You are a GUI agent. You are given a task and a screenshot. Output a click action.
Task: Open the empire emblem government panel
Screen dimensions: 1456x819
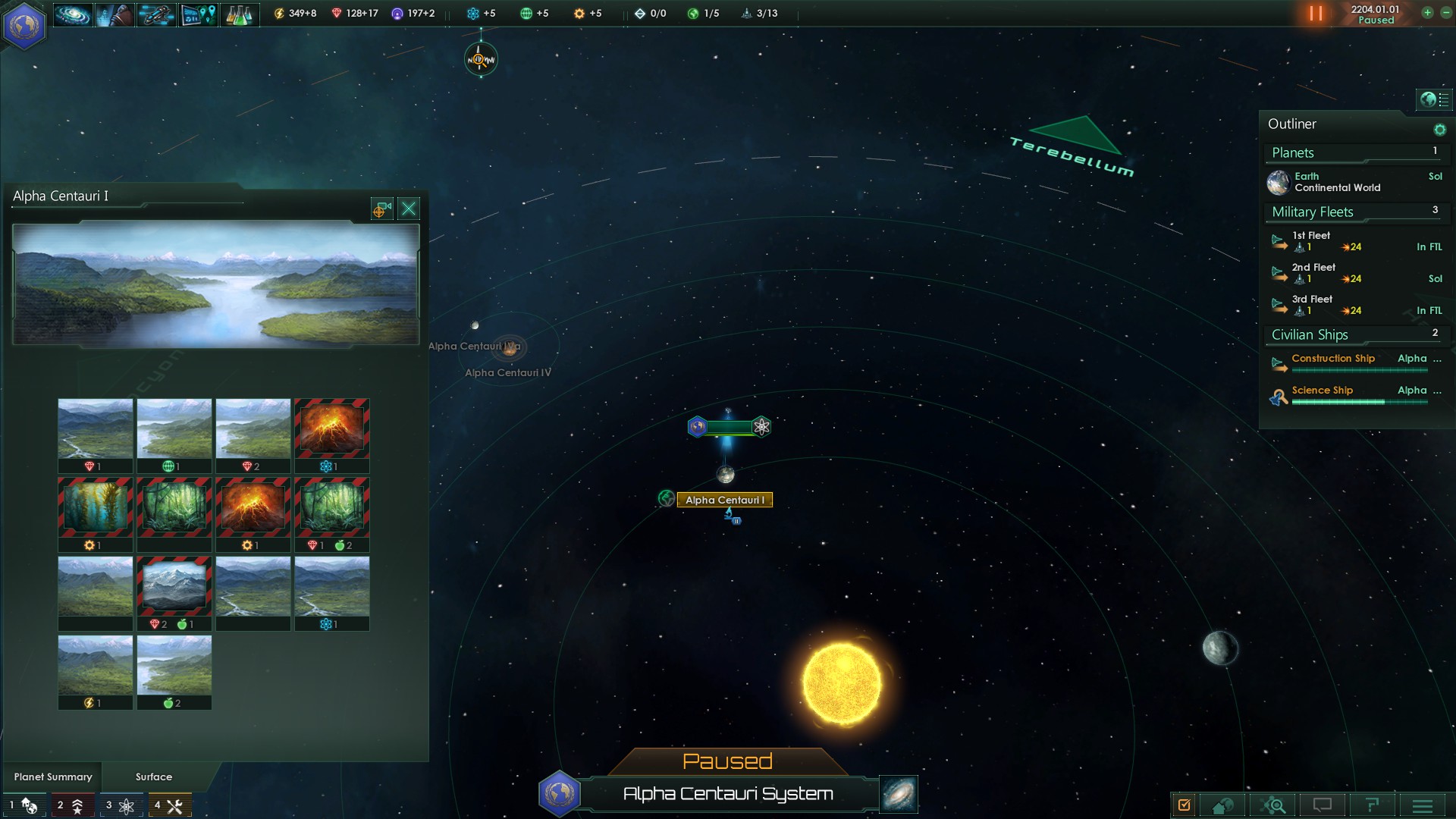tap(24, 24)
